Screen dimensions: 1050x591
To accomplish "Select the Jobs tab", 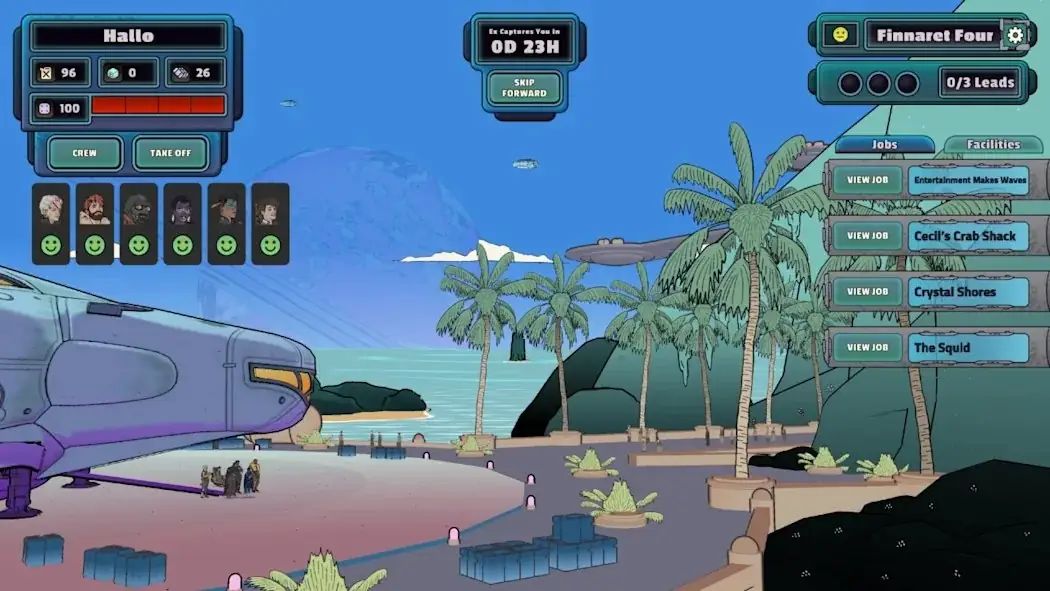I will click(x=884, y=144).
